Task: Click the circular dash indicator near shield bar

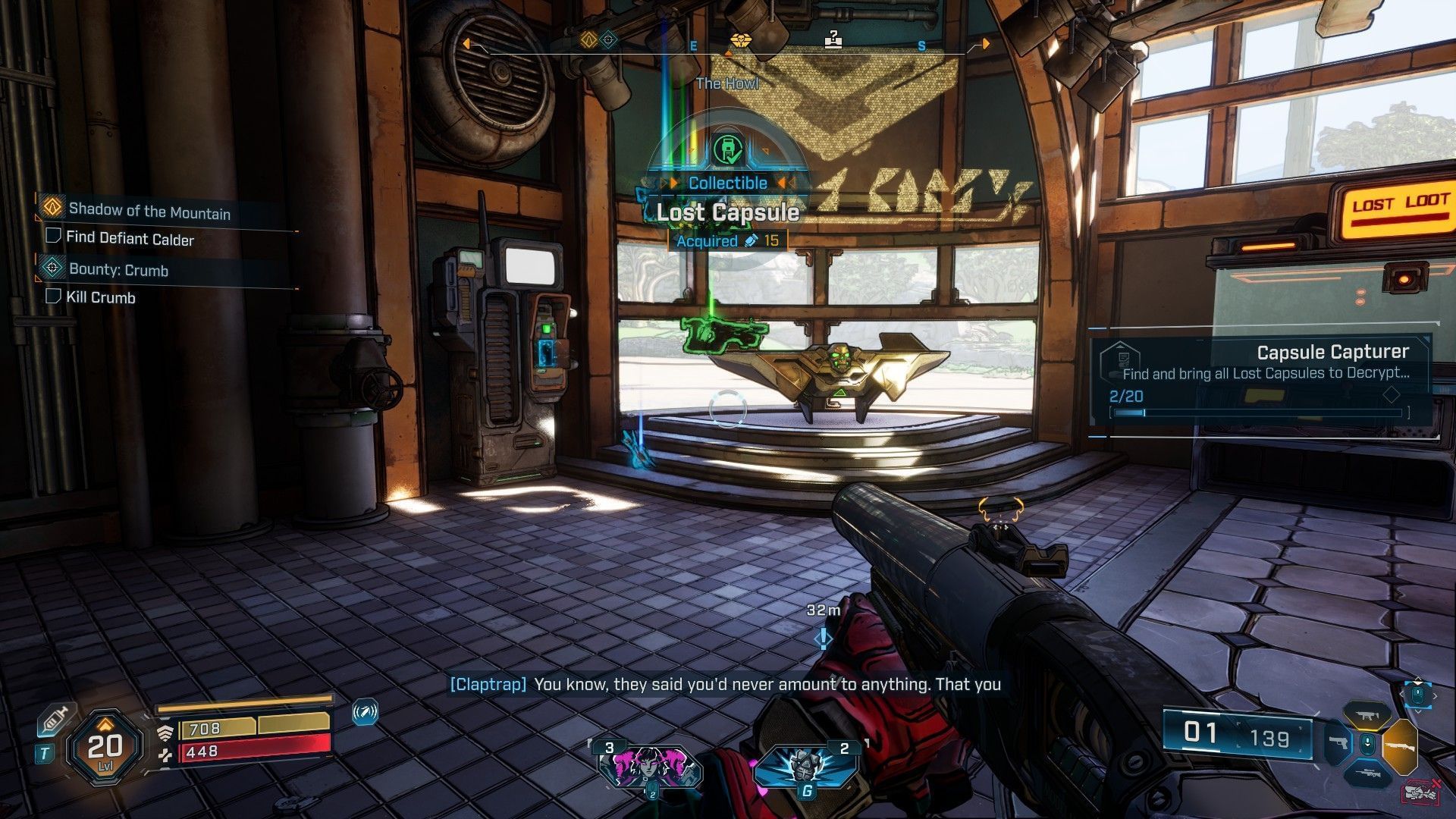Action: click(x=365, y=712)
